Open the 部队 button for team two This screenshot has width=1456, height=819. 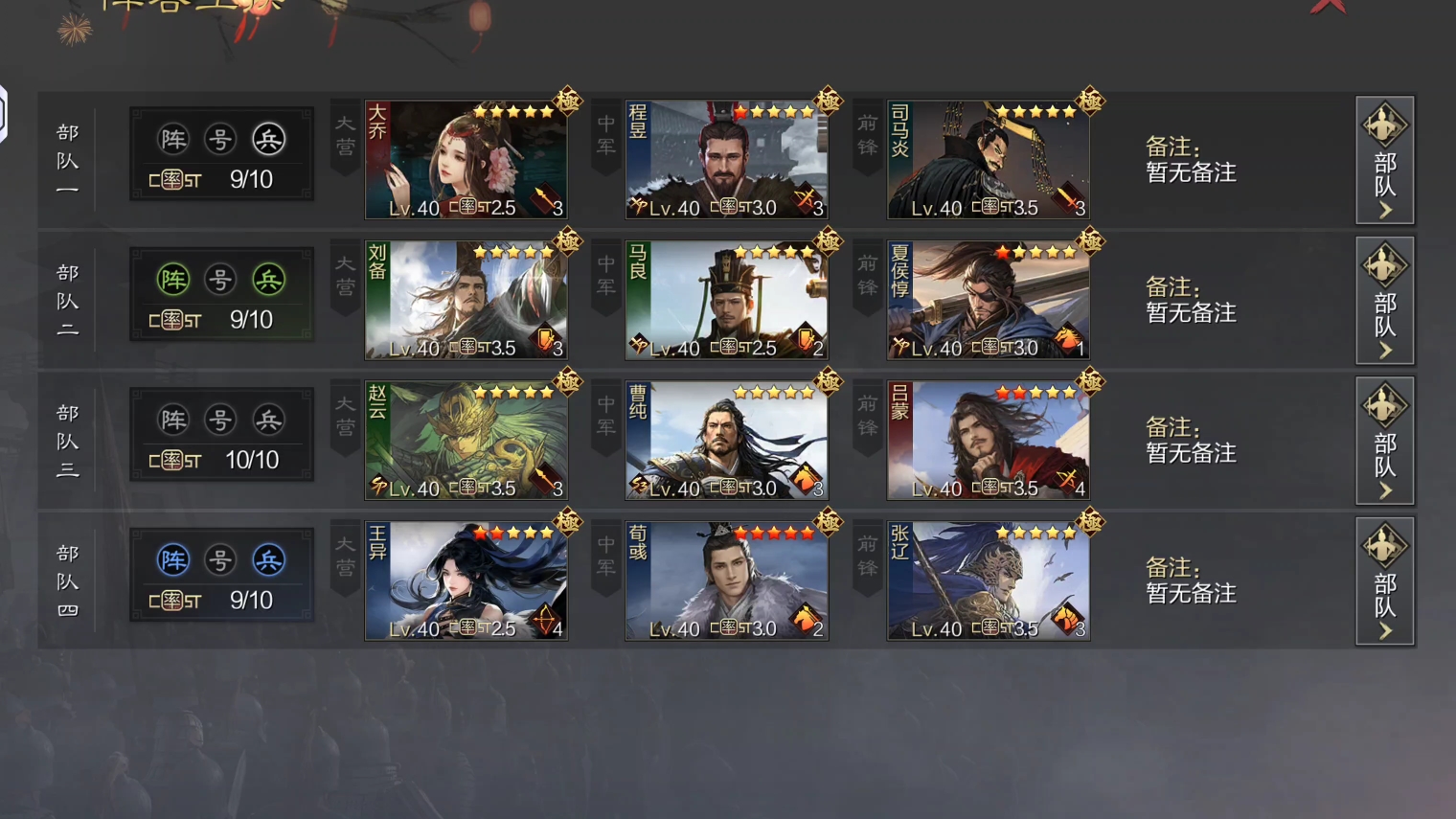coord(1384,301)
